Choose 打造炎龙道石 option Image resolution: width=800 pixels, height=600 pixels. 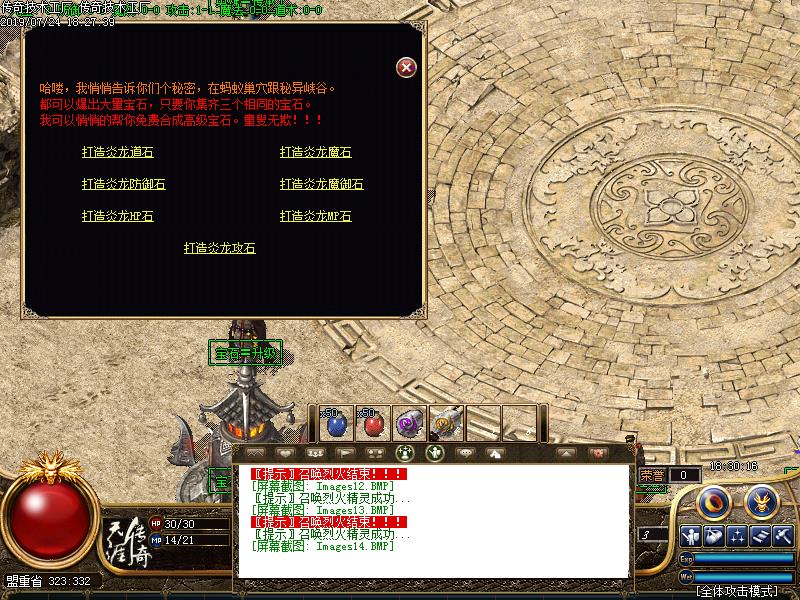coord(118,152)
